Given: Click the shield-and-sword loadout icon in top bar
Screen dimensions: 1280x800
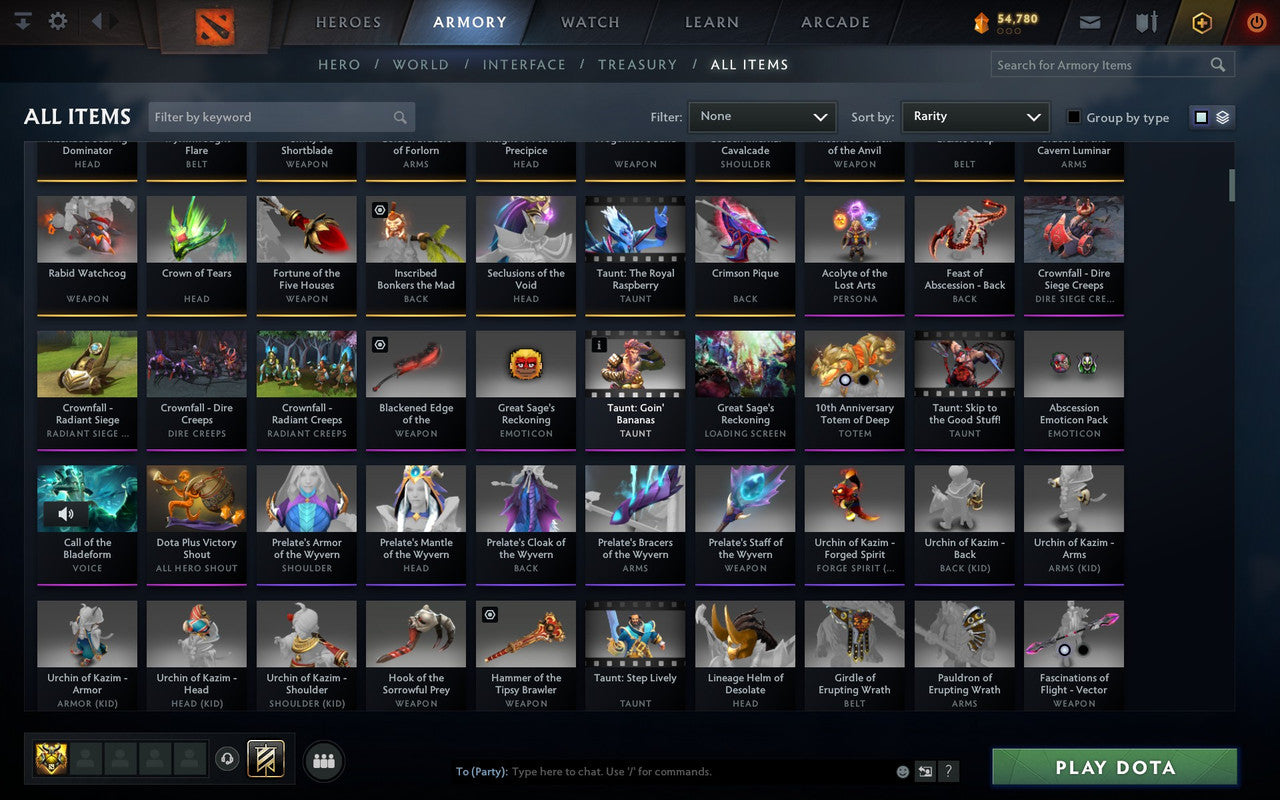Looking at the screenshot, I should 1146,21.
